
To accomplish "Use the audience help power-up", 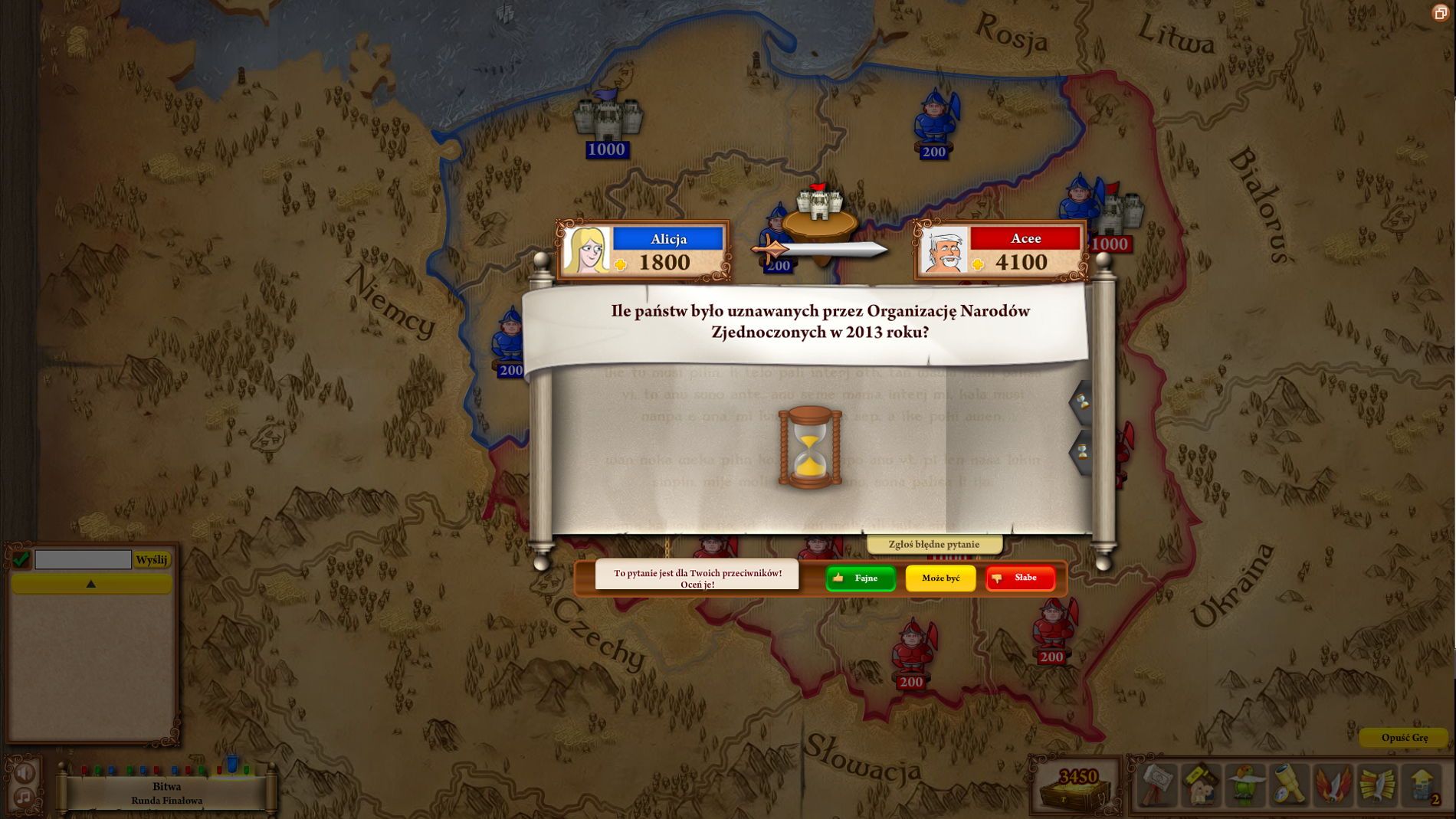I will click(x=1201, y=784).
